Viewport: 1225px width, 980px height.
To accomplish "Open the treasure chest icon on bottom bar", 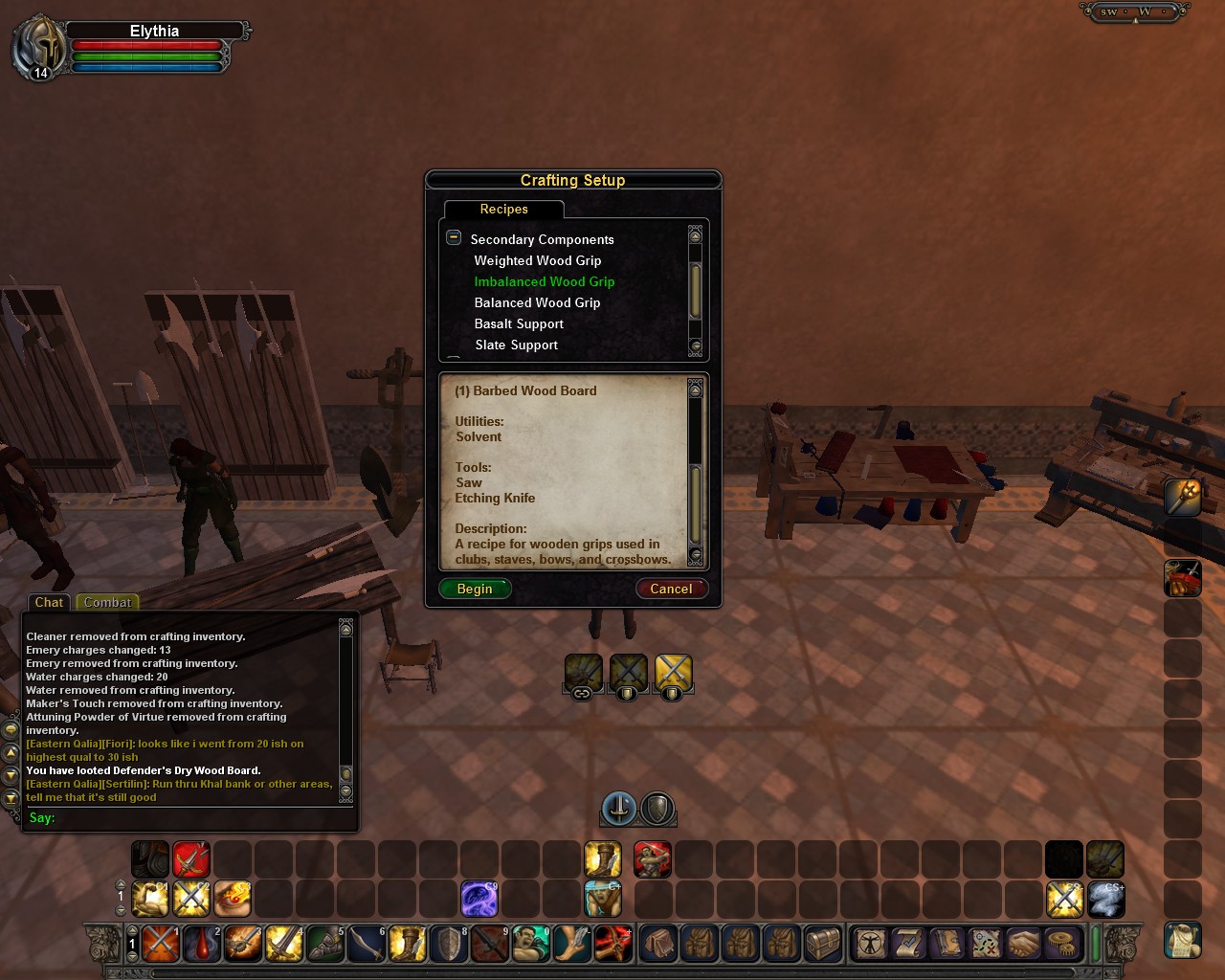I will point(822,944).
